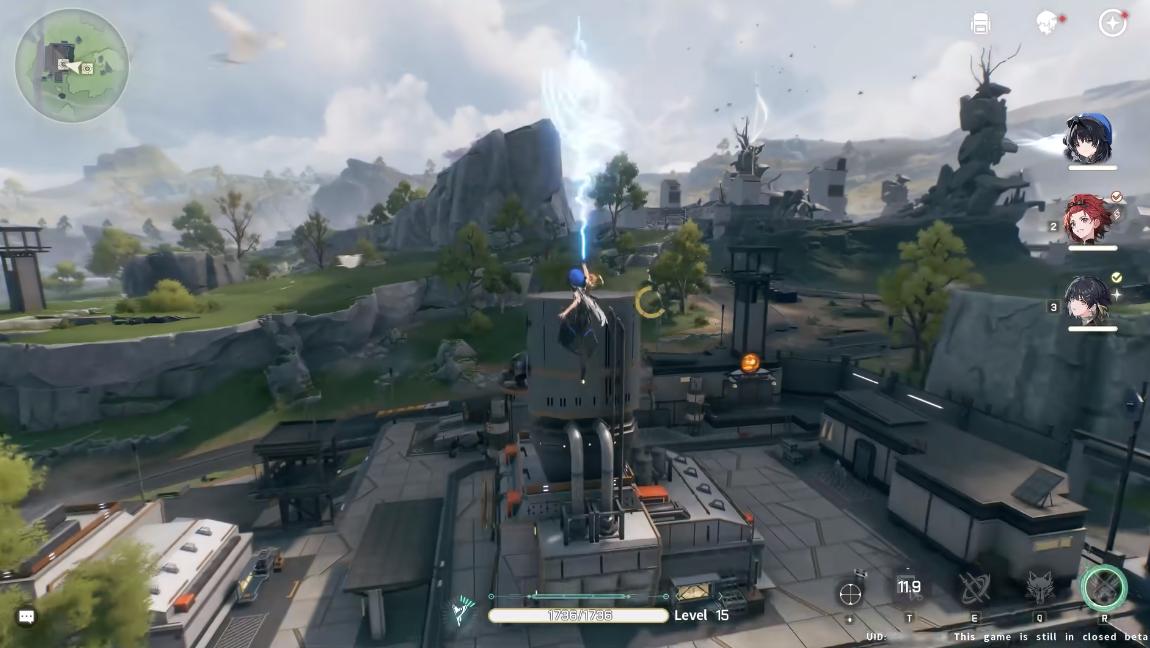Unleash the green-ringed crossed swords ultimate
Screen dimensions: 1150x648
tap(1103, 588)
